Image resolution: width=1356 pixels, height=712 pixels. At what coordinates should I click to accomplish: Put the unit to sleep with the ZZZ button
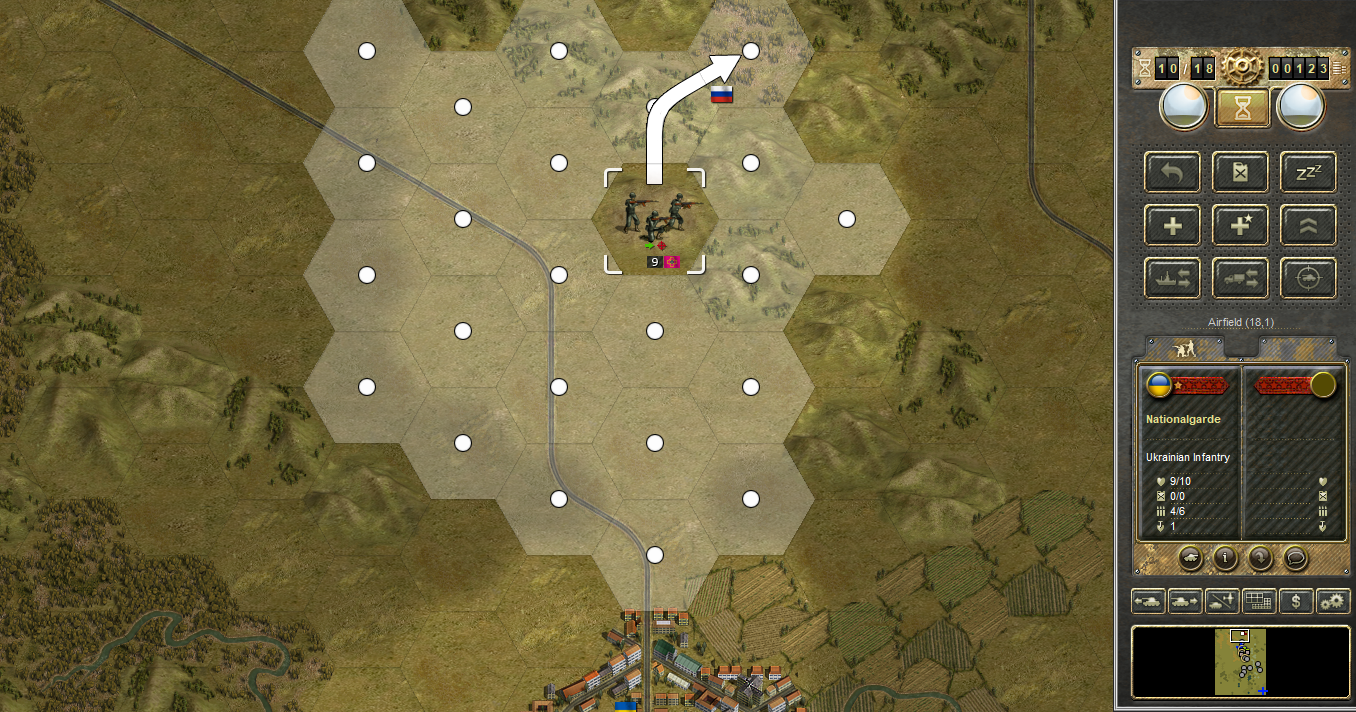(x=1308, y=173)
